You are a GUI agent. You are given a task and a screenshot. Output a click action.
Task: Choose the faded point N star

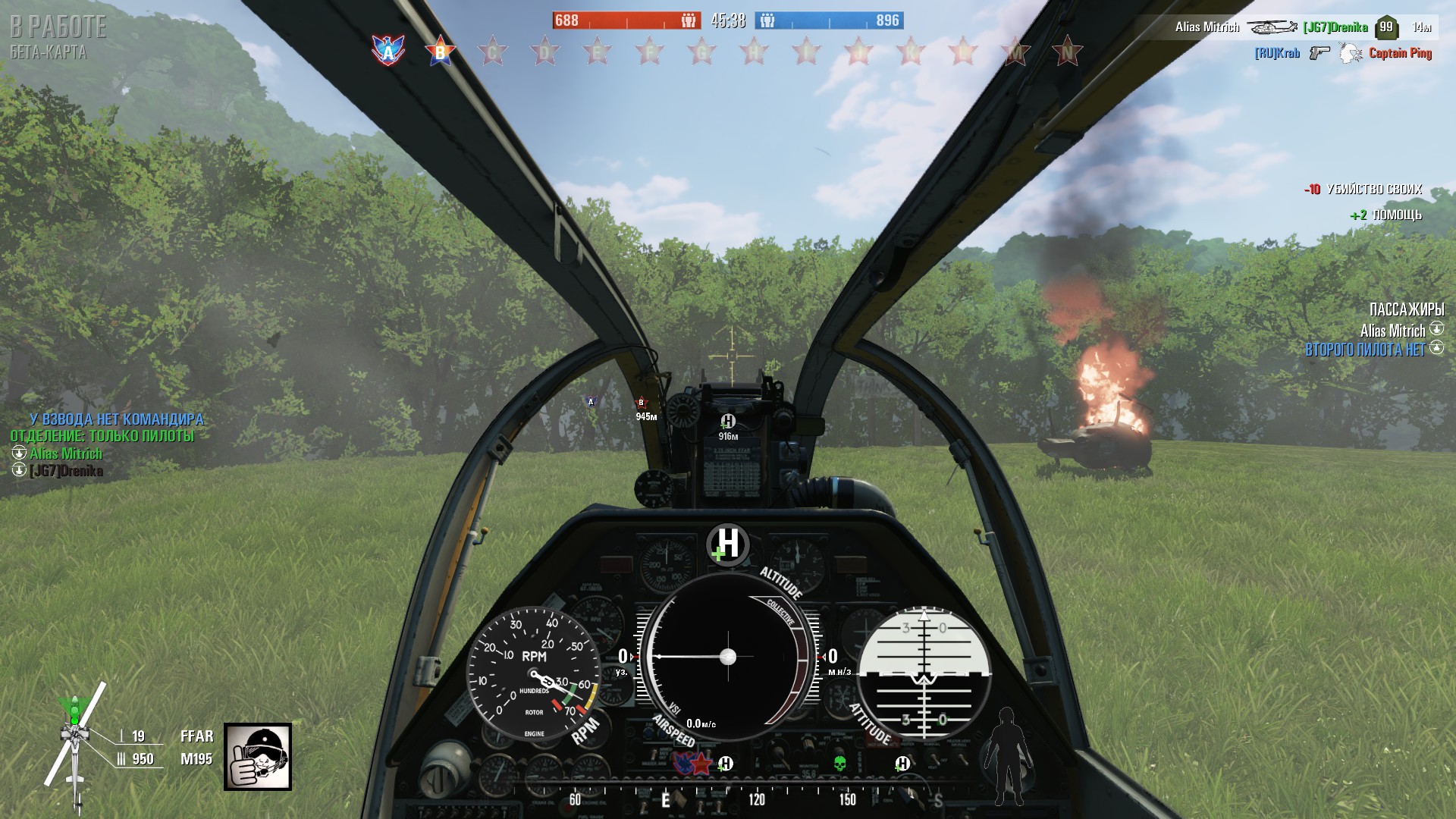pyautogui.click(x=1067, y=52)
